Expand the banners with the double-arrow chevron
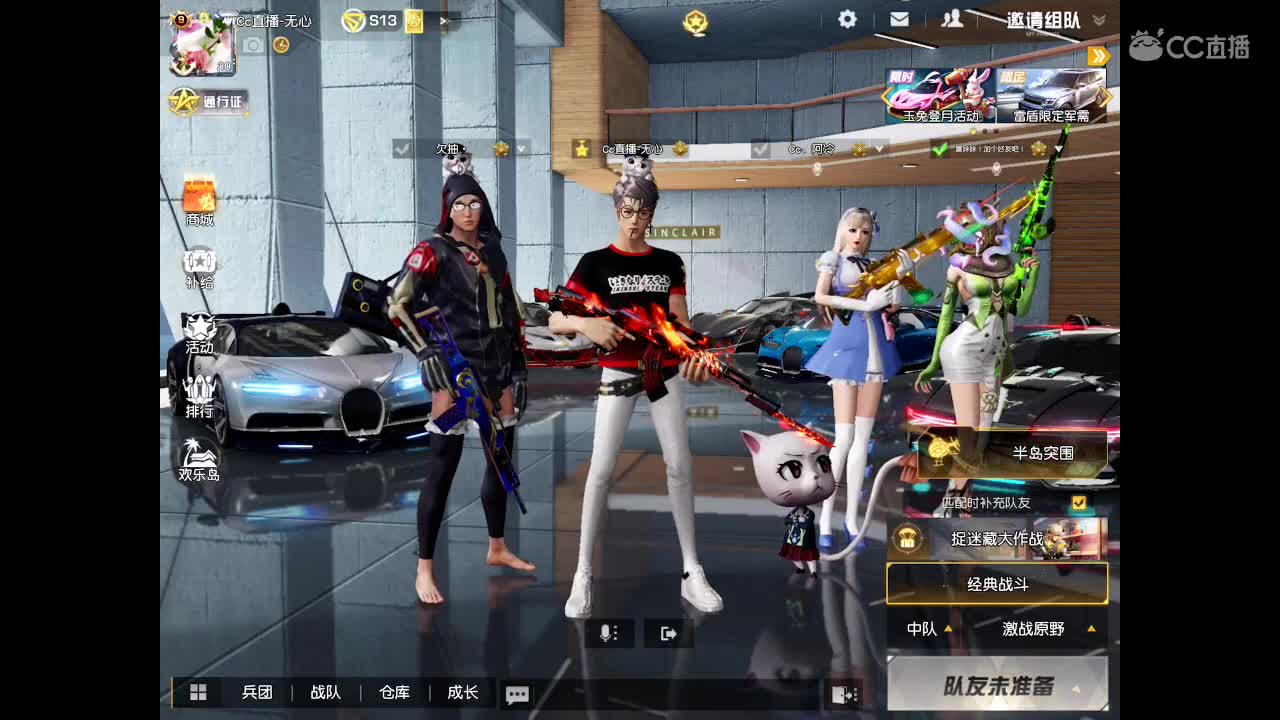 (1100, 56)
